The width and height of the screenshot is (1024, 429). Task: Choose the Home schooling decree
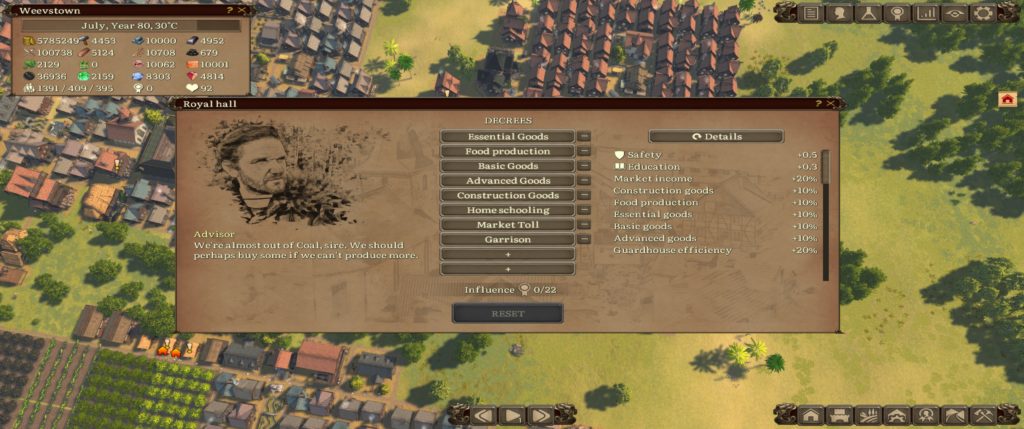[507, 211]
